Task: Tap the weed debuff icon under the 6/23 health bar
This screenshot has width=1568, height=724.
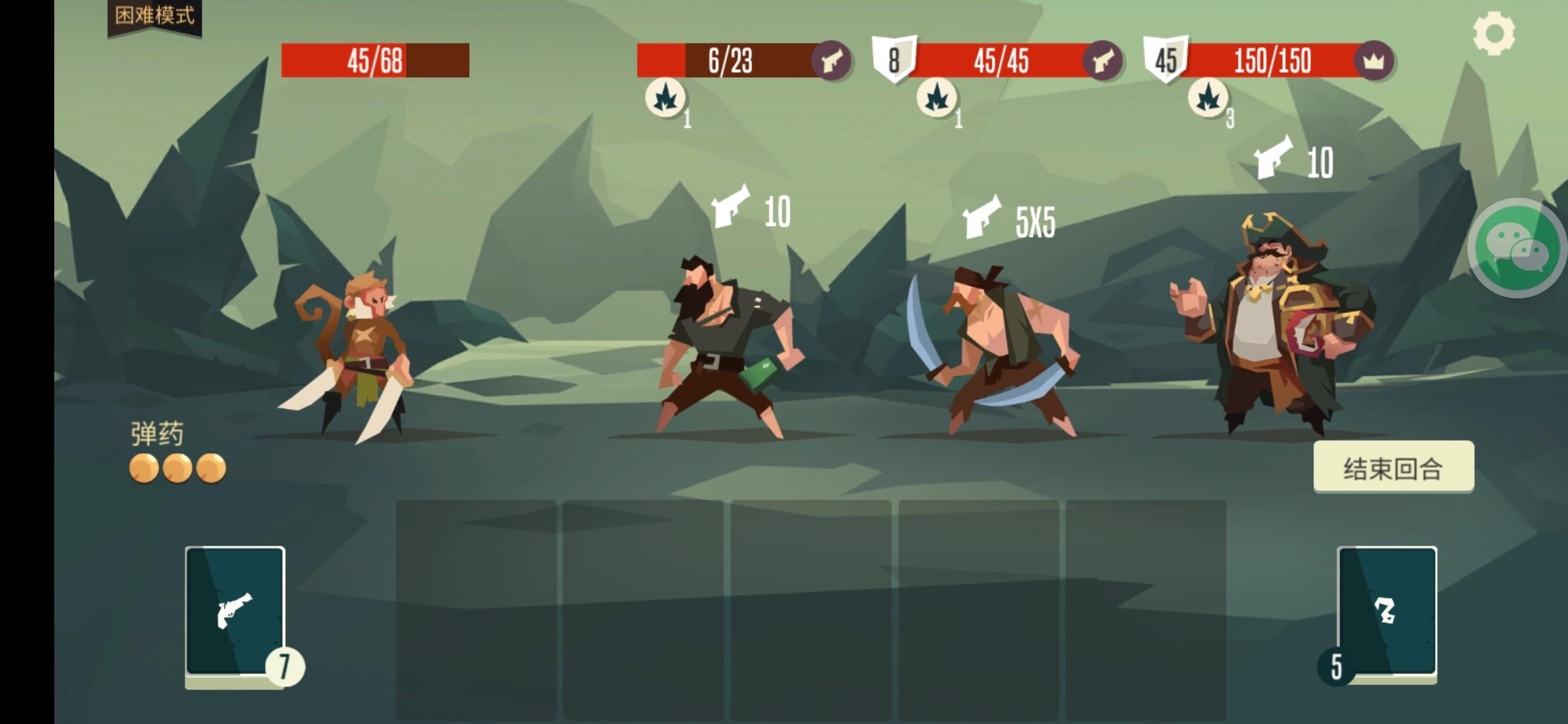Action: (666, 99)
